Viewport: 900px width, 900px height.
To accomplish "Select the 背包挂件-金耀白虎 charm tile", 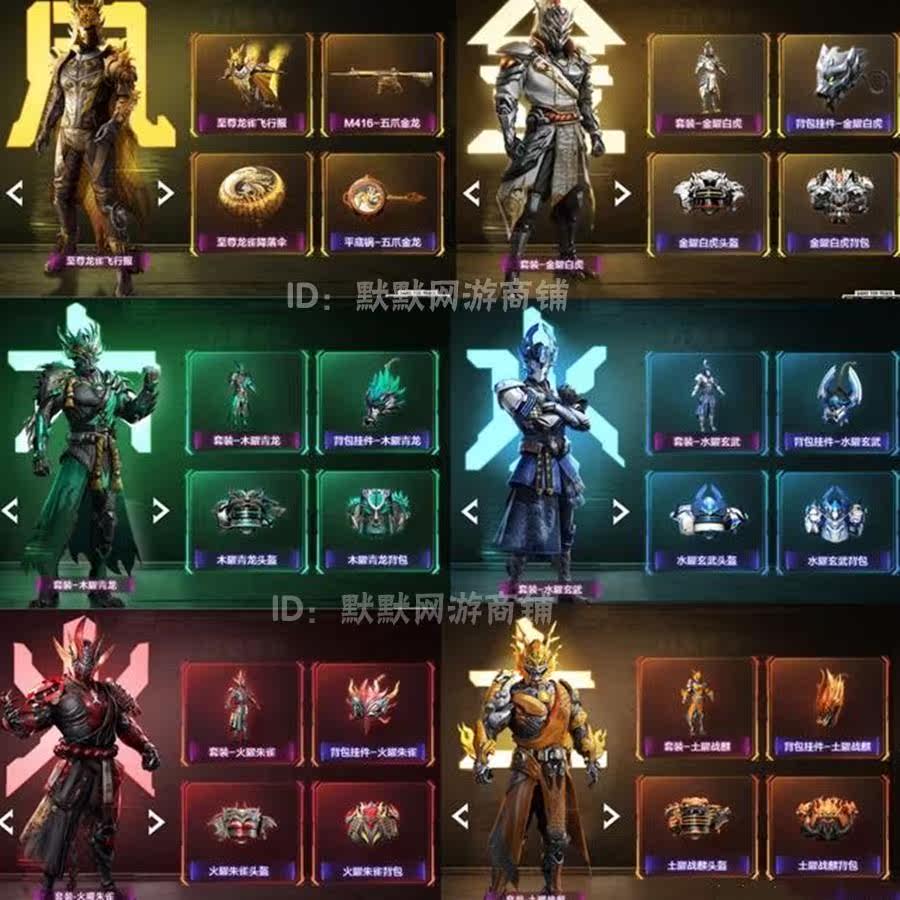I will (838, 85).
